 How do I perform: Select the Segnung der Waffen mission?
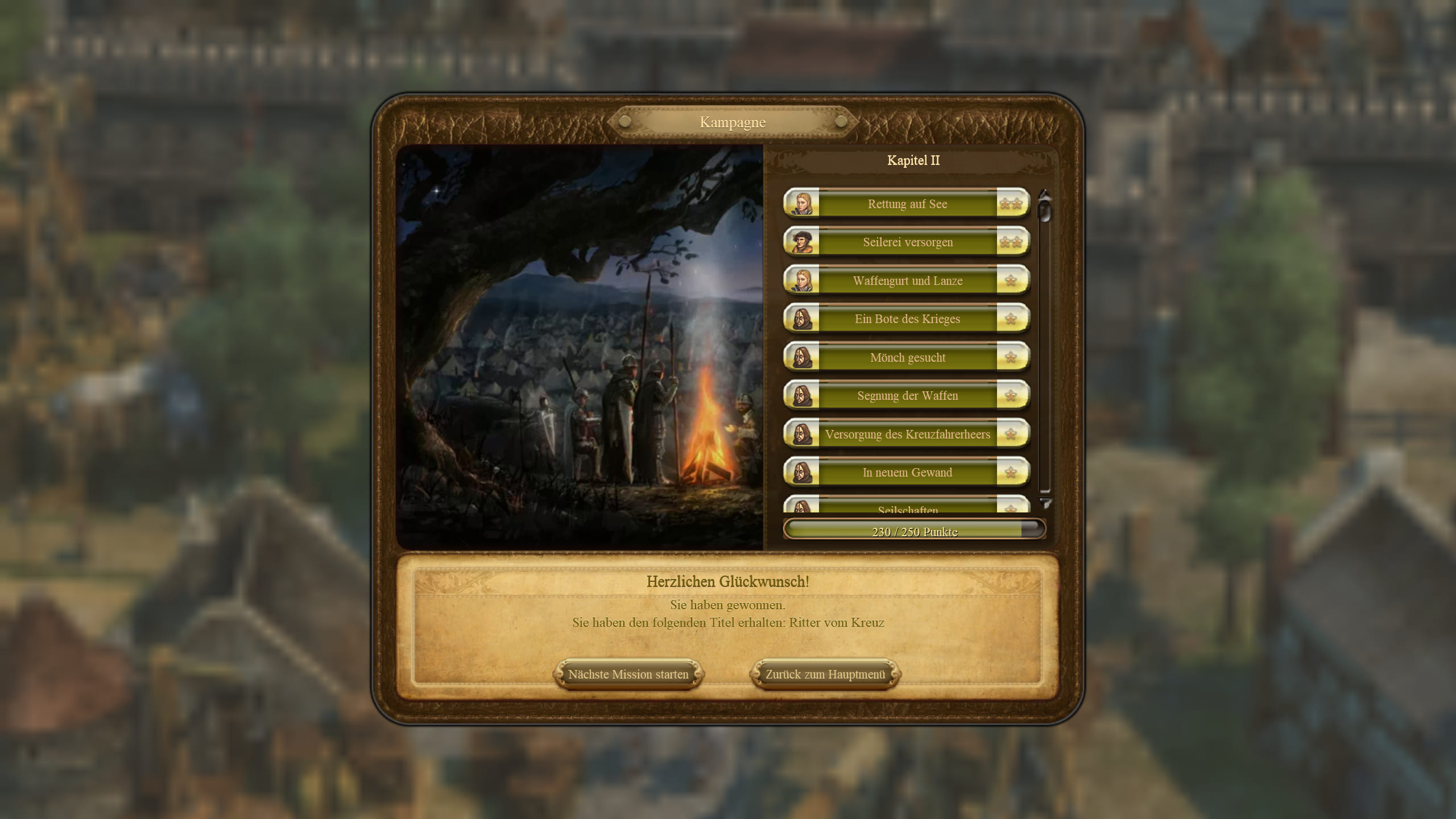[x=907, y=396]
